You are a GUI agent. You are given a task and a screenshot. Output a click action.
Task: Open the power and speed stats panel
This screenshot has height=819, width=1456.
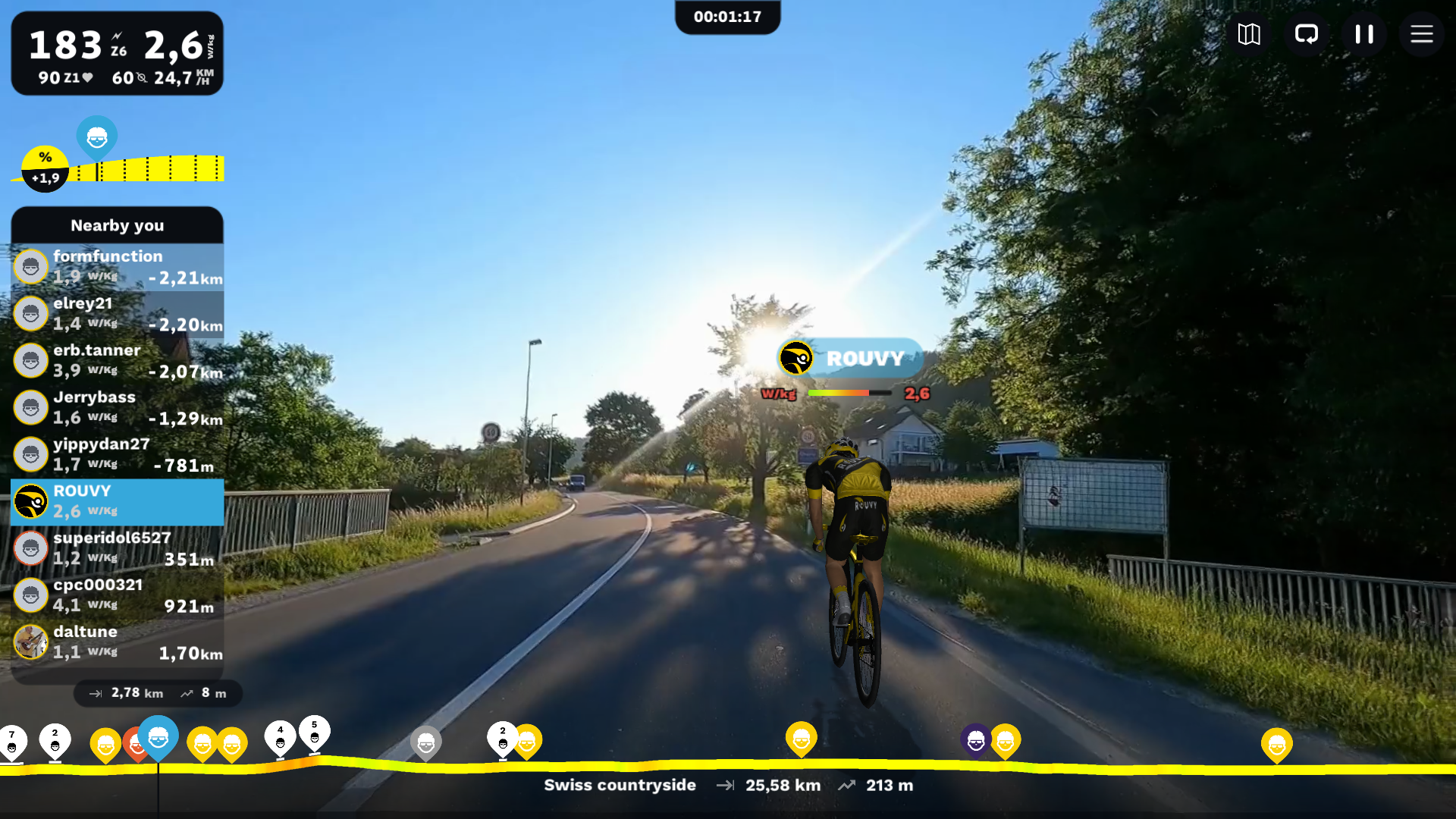point(118,54)
